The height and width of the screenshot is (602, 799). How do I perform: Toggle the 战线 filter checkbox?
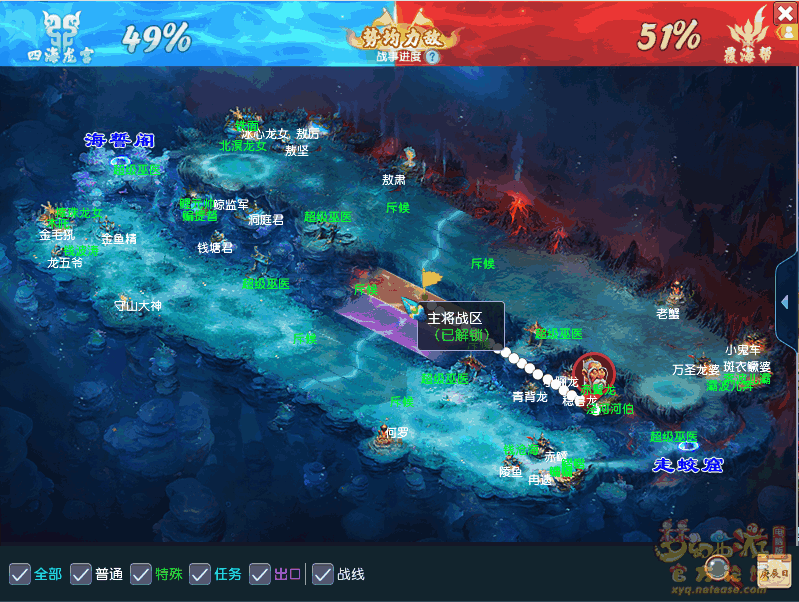click(x=323, y=574)
